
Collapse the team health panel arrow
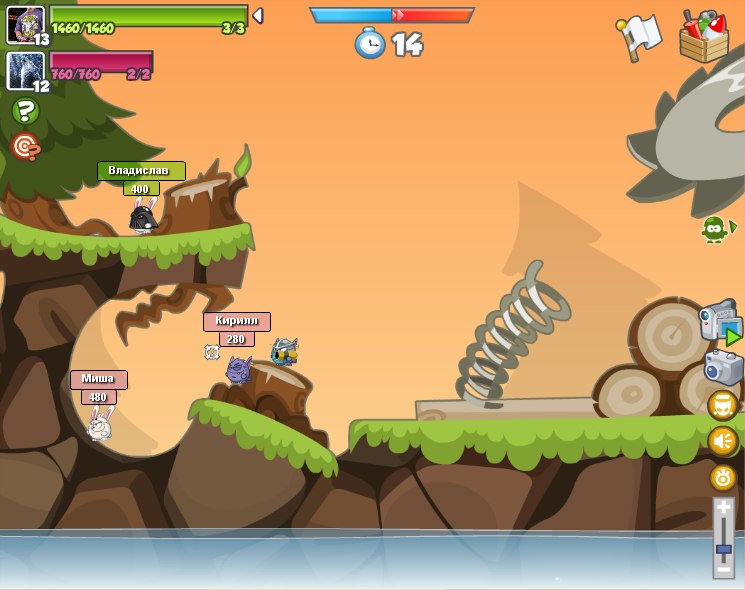click(x=258, y=16)
